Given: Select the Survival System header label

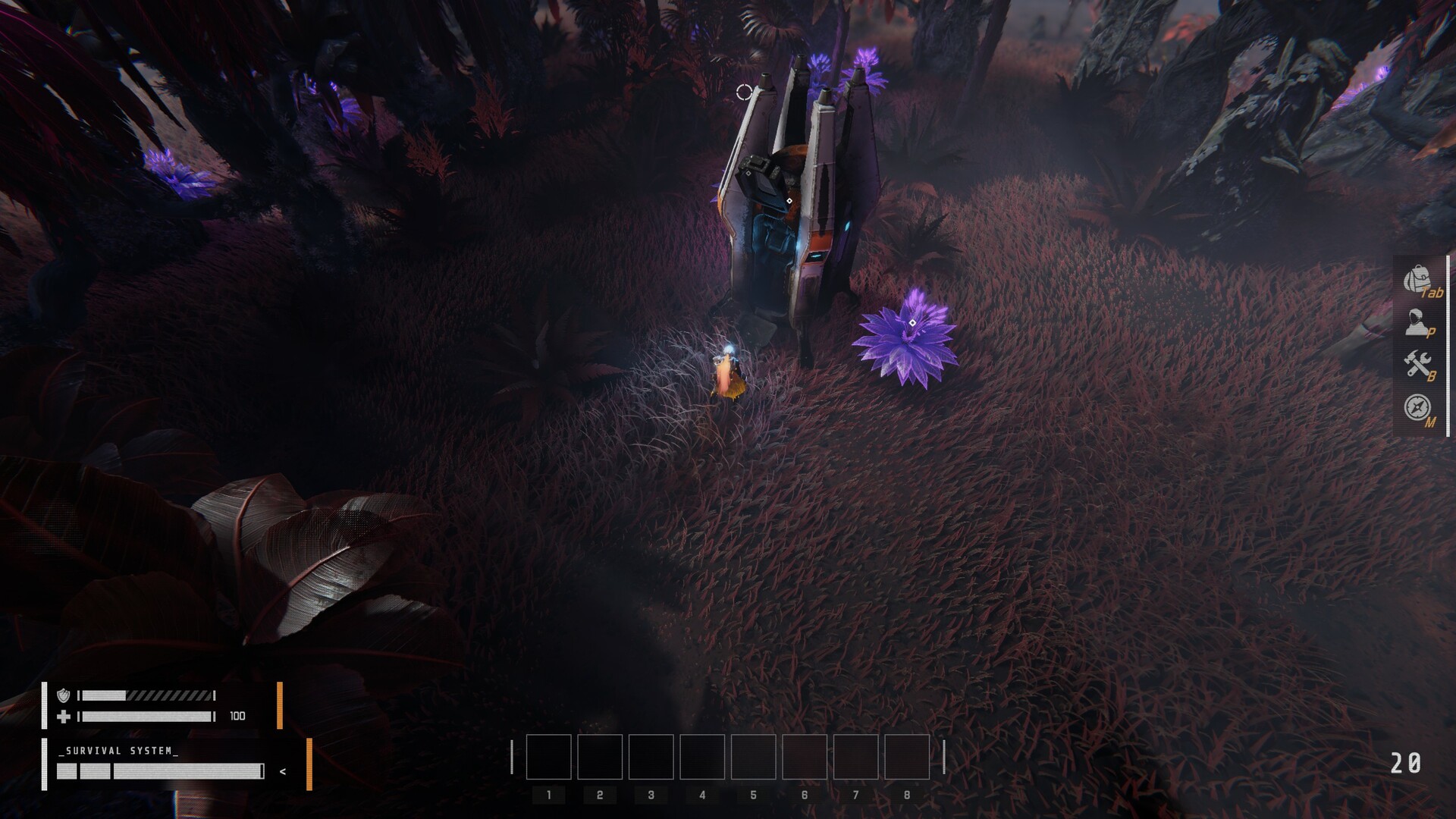Looking at the screenshot, I should coord(117,751).
